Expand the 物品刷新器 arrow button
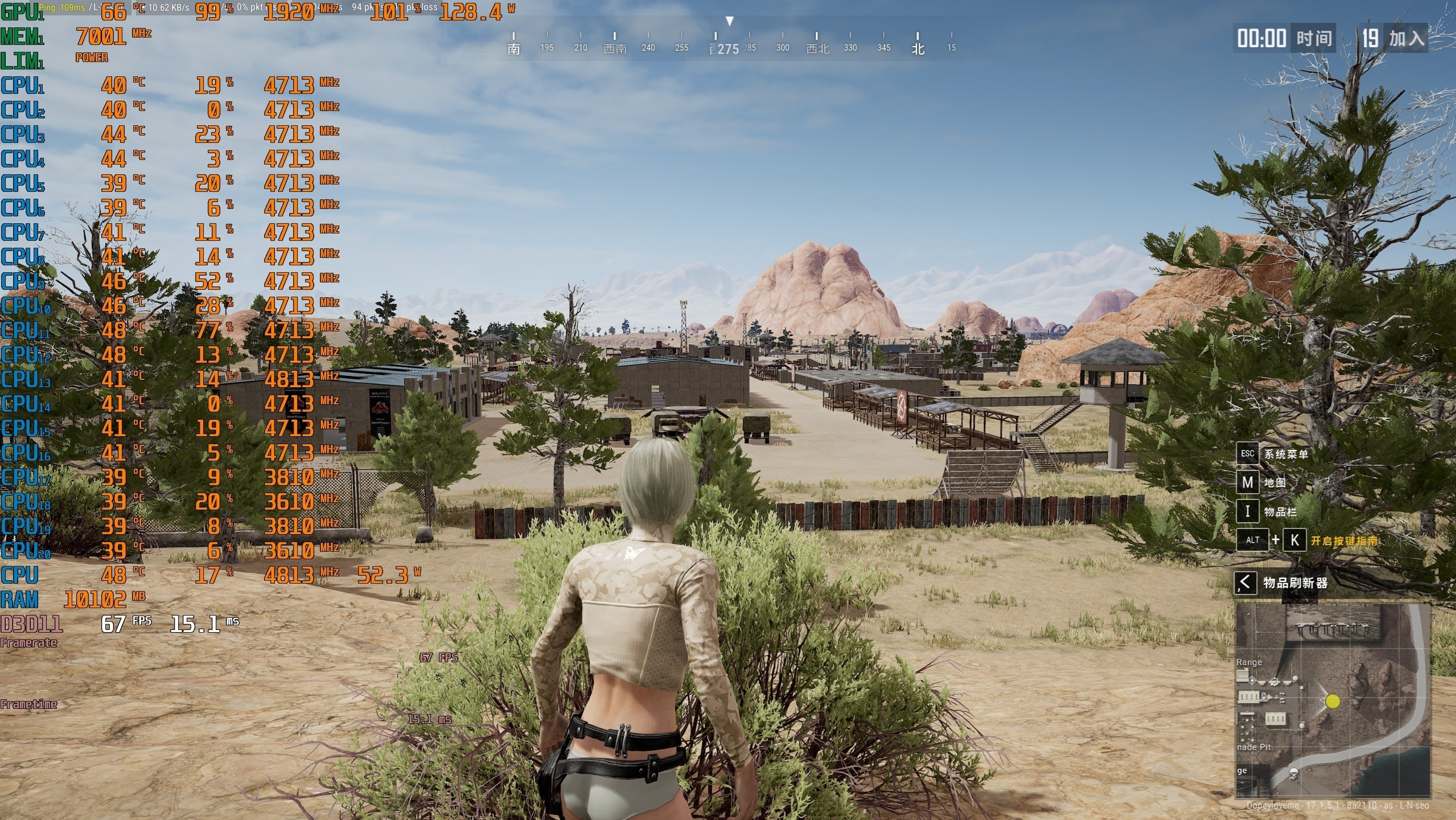This screenshot has width=1456, height=820. (1245, 583)
